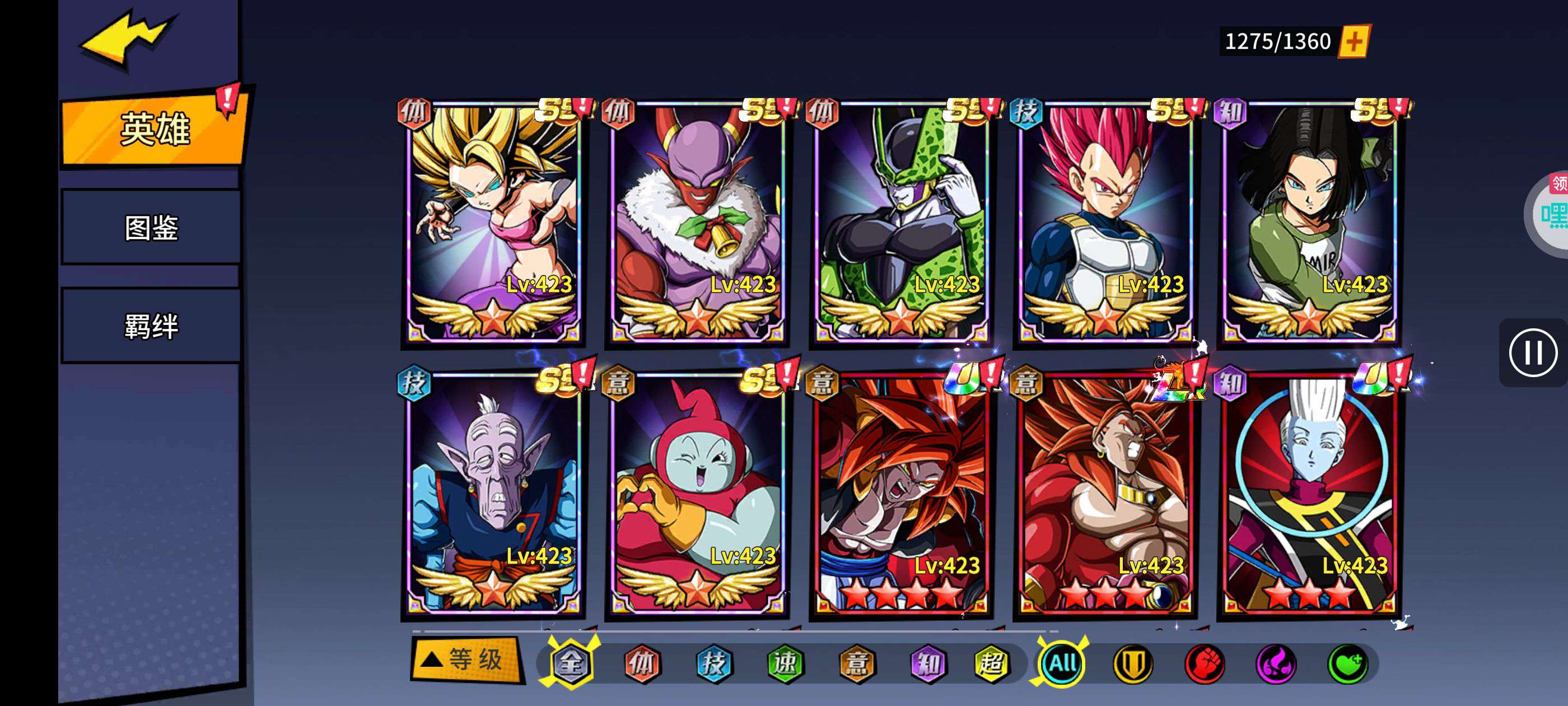1568x706 pixels.
Task: Filter heroes by the yellow 超 type
Action: tap(991, 663)
